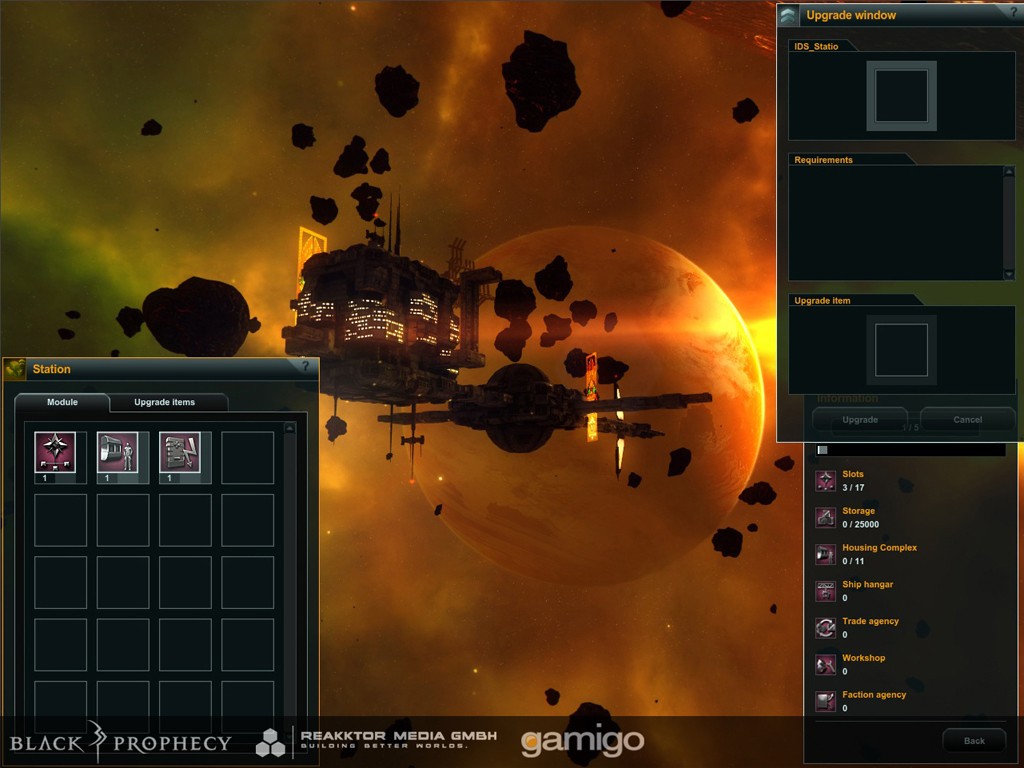
Task: Select the Storage info icon
Action: 826,517
